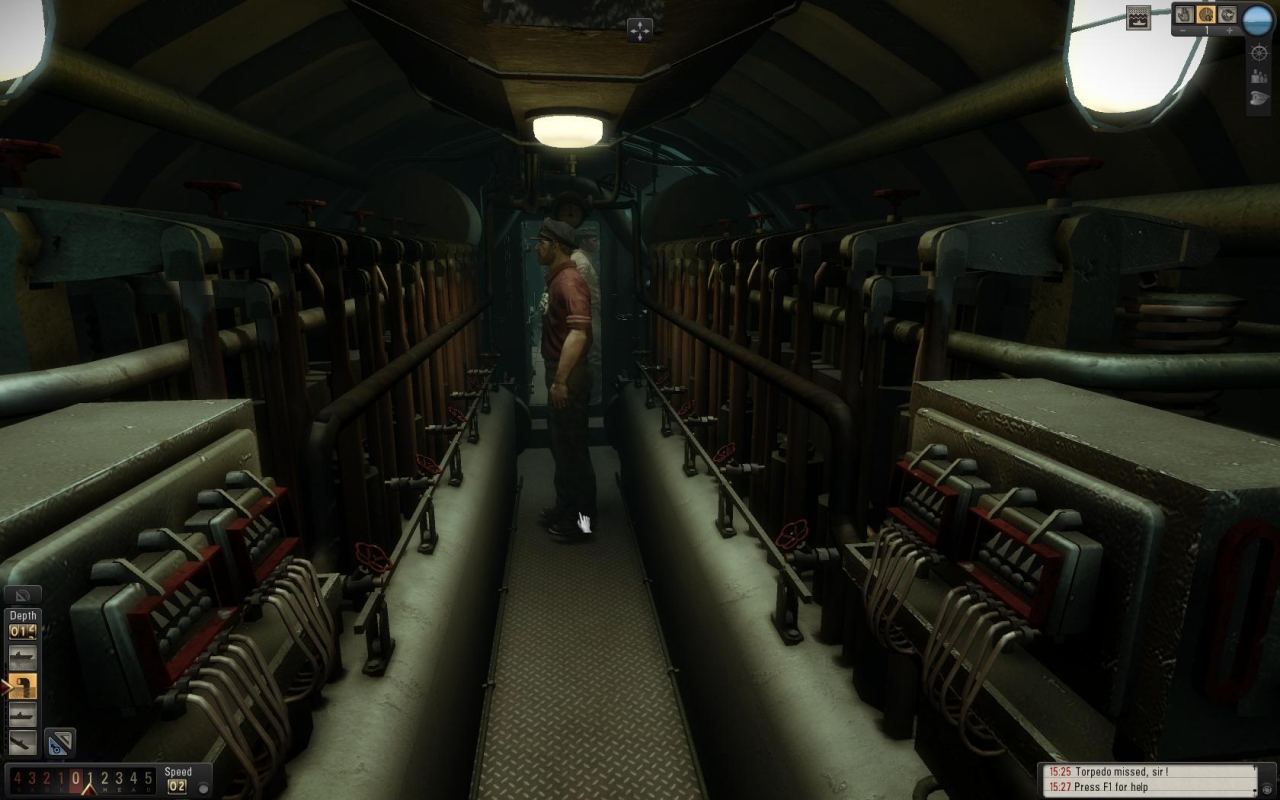Select the hand cursor mode icon
This screenshot has height=800, width=1280.
[x=1184, y=15]
